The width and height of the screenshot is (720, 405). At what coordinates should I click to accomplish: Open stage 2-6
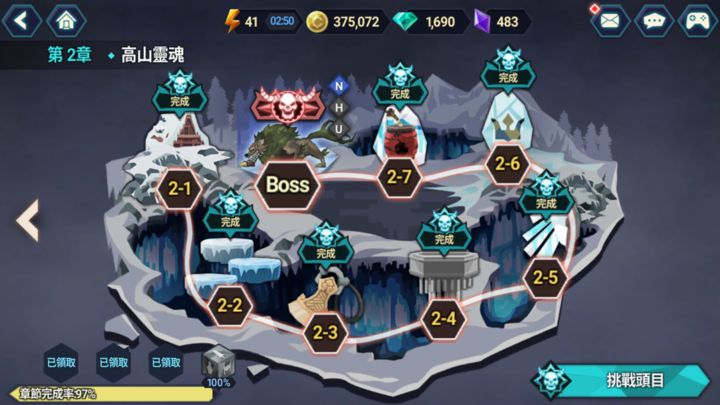[507, 164]
